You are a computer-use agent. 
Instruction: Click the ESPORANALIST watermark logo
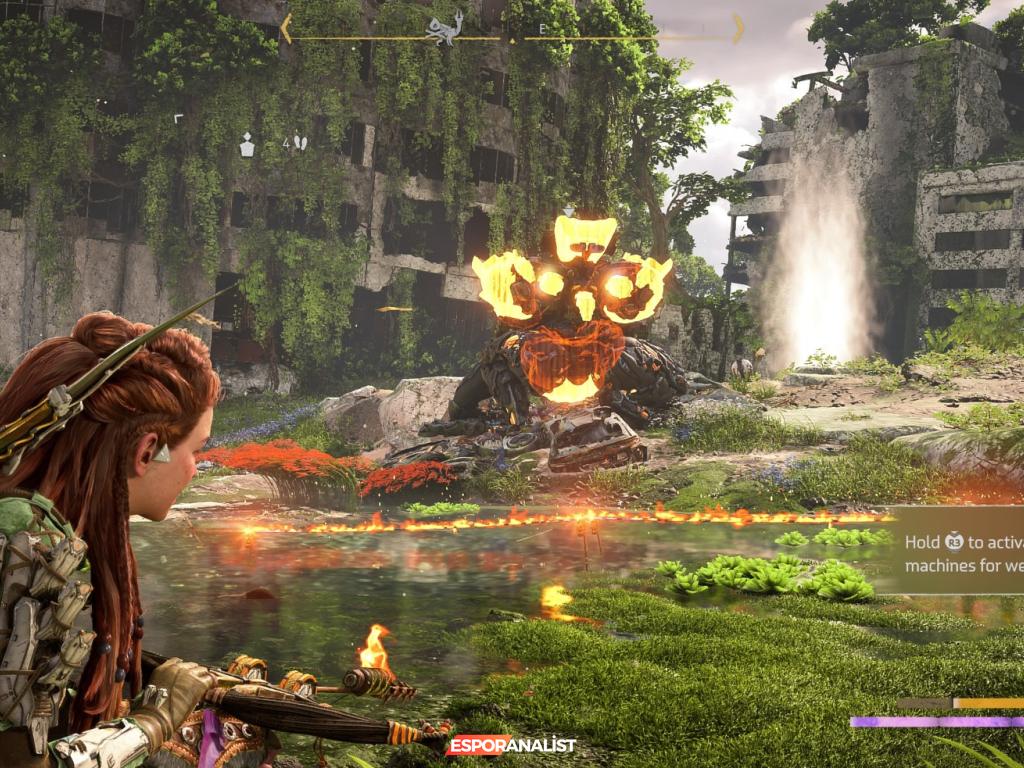513,745
